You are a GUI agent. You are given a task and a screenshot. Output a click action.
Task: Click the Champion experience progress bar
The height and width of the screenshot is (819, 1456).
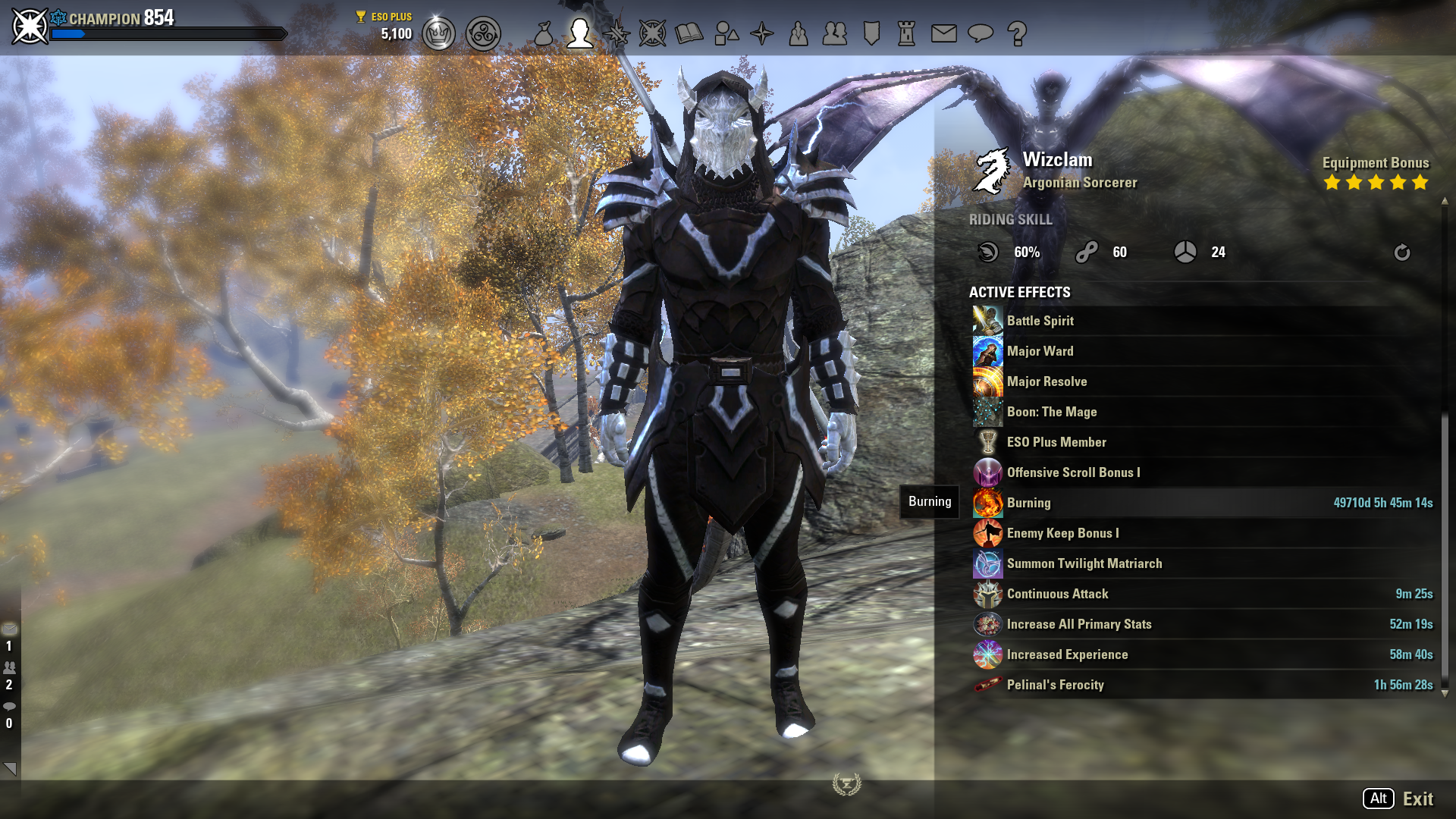(167, 33)
